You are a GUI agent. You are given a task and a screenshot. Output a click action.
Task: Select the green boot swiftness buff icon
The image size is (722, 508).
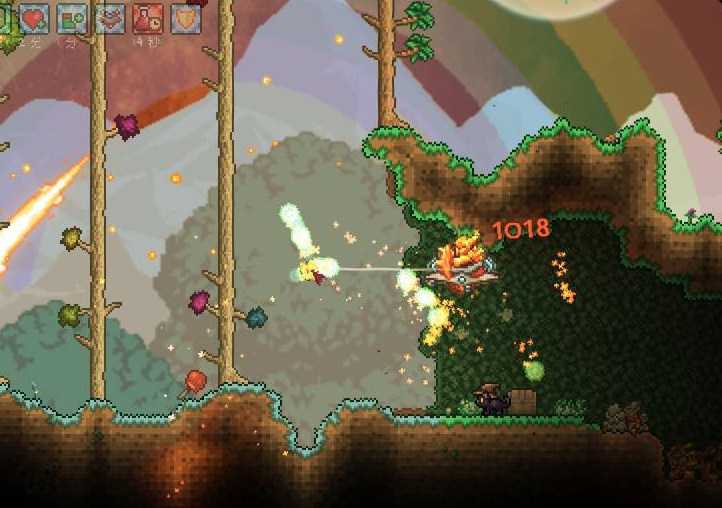[72, 18]
